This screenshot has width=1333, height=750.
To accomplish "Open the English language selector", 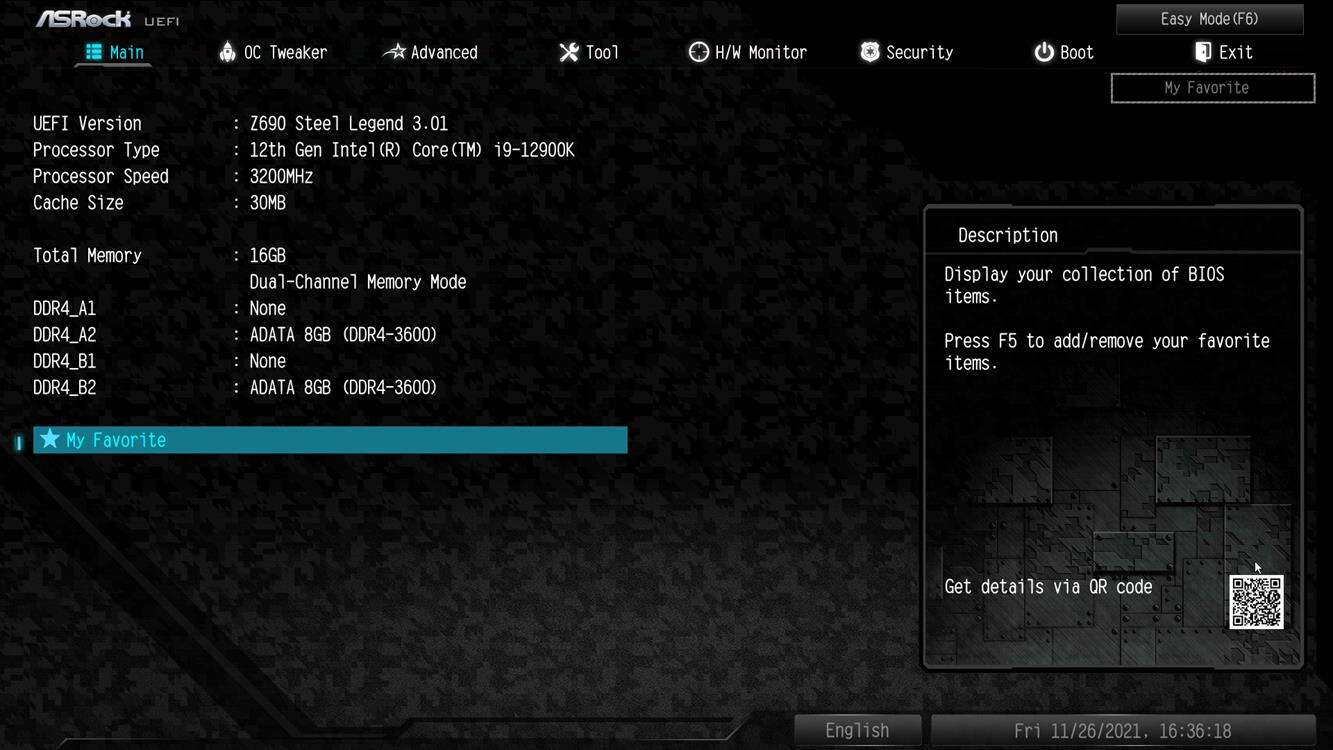I will [x=856, y=729].
